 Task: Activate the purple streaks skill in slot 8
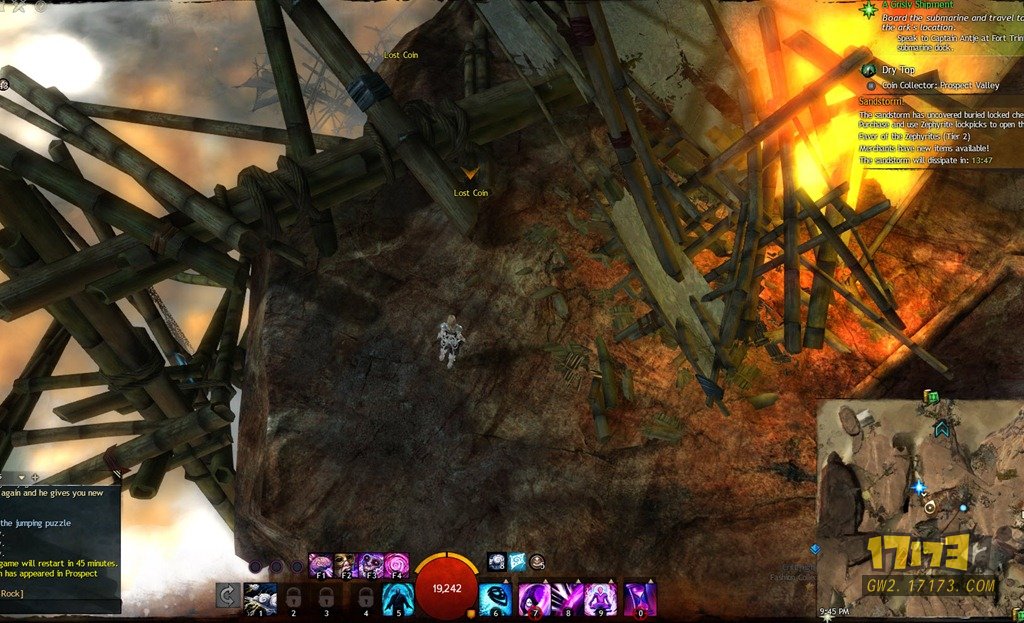567,598
